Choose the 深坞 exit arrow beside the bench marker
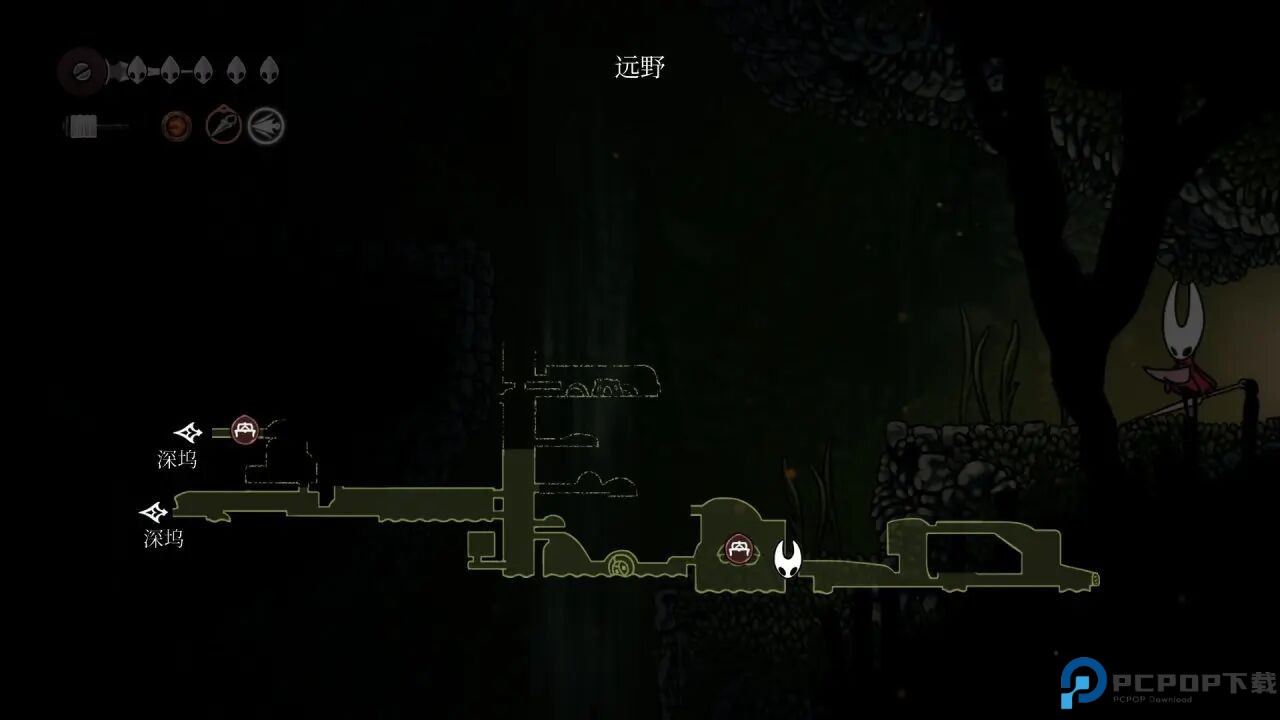The height and width of the screenshot is (720, 1280). 188,433
